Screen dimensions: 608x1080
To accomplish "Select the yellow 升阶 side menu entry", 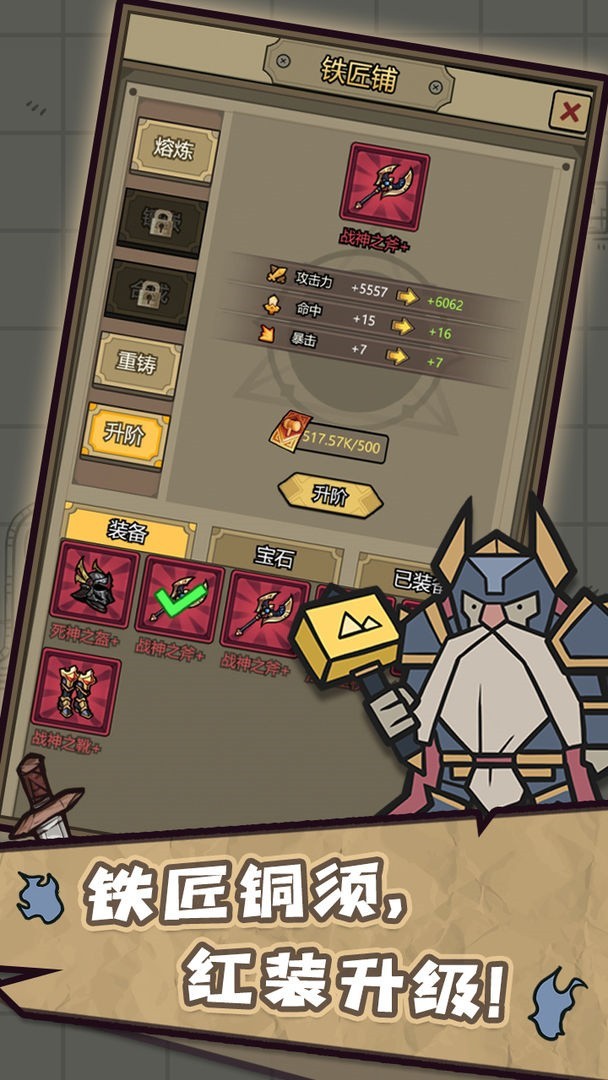I will [x=125, y=434].
